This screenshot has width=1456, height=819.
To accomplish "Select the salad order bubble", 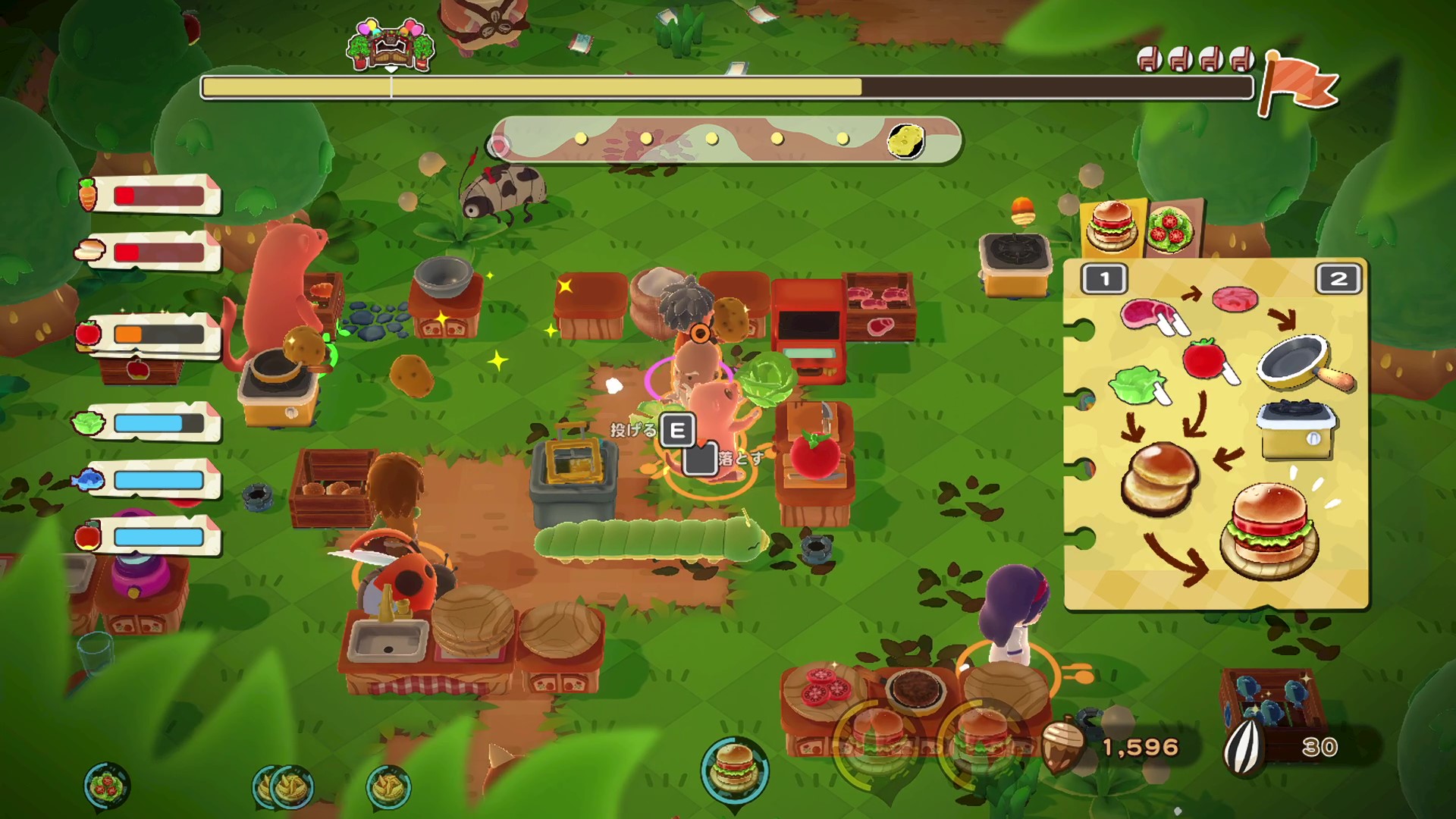I will tap(107, 786).
